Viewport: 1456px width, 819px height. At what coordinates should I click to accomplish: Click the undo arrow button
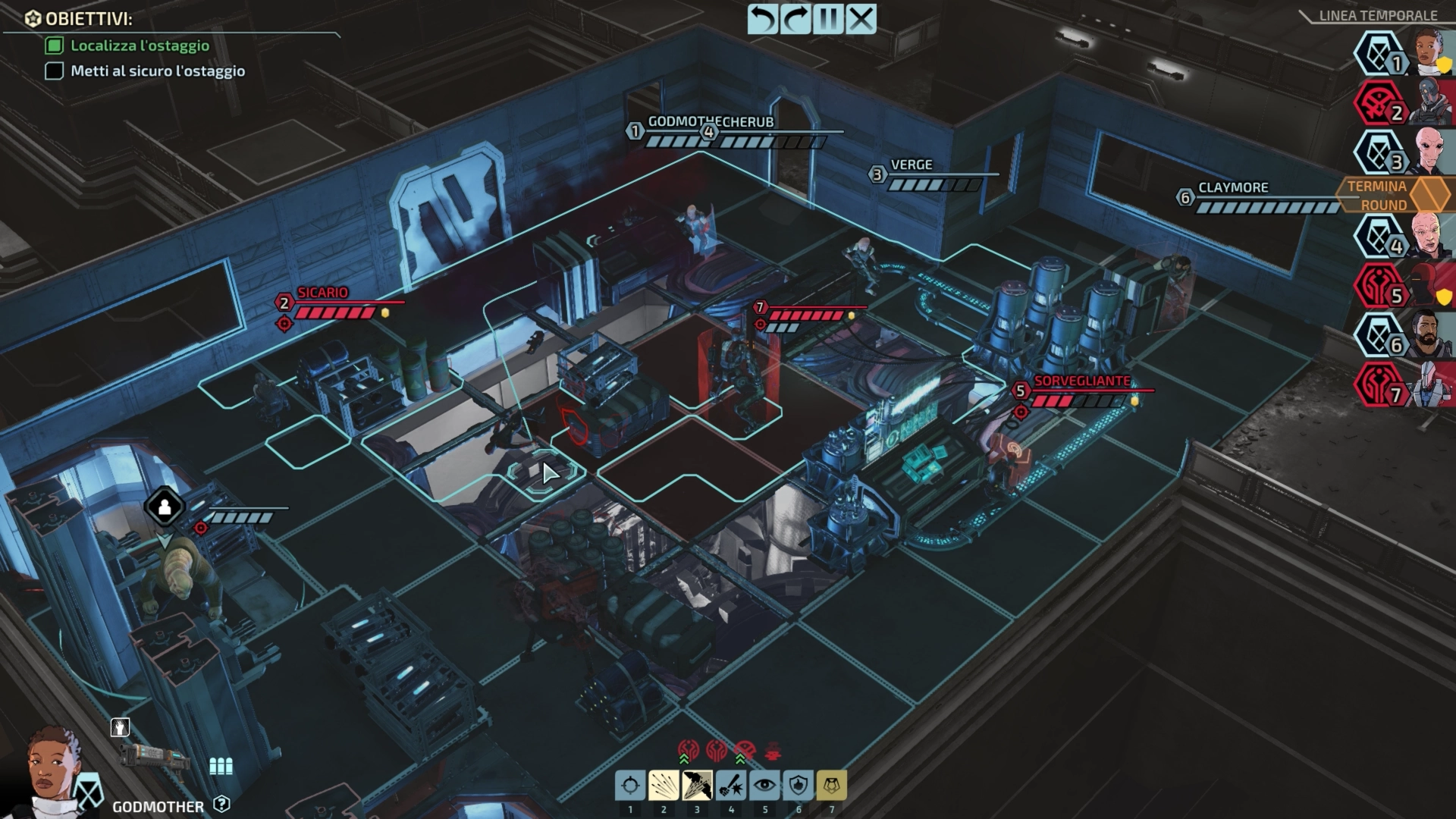click(763, 19)
